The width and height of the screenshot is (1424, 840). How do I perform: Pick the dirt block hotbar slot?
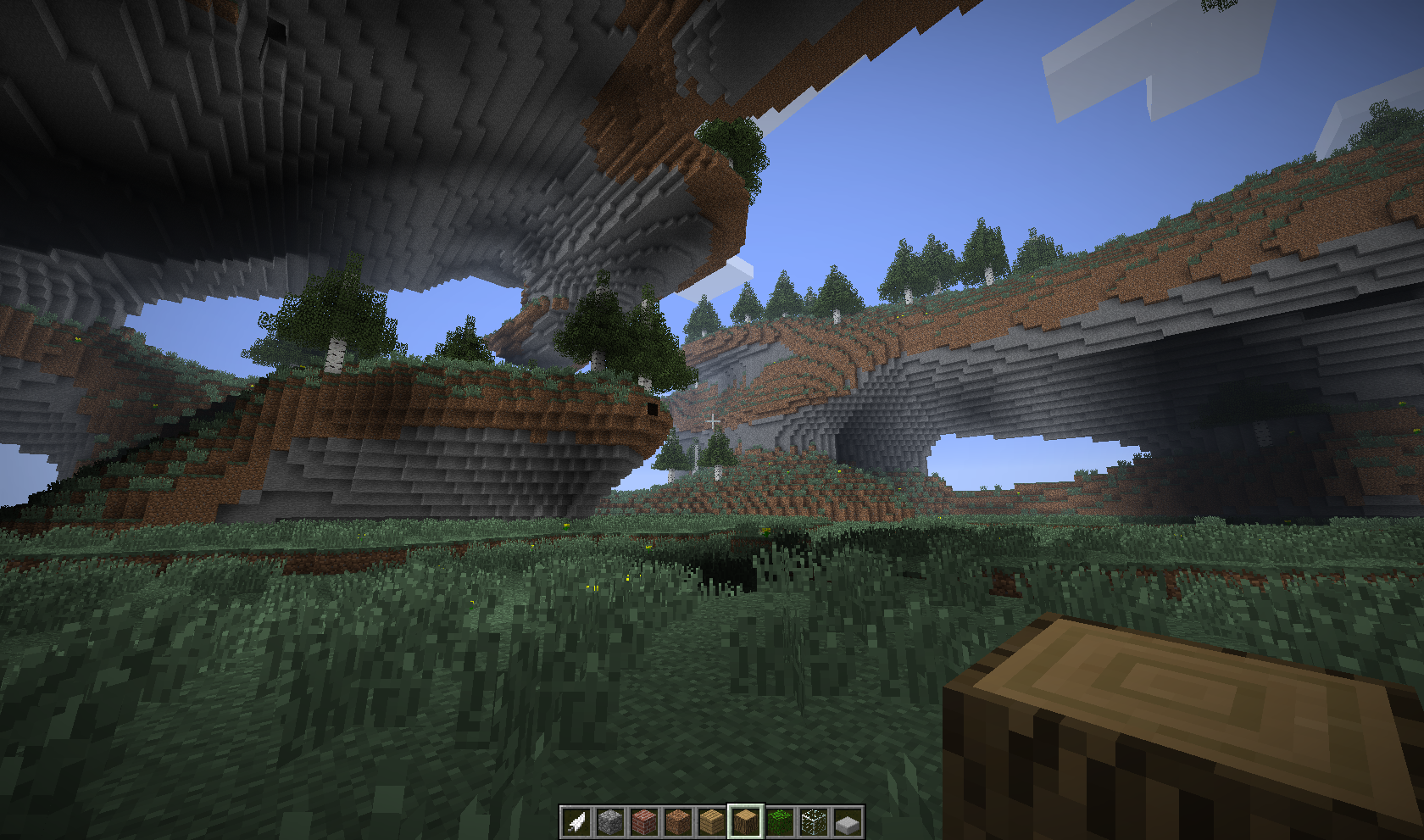click(x=678, y=821)
